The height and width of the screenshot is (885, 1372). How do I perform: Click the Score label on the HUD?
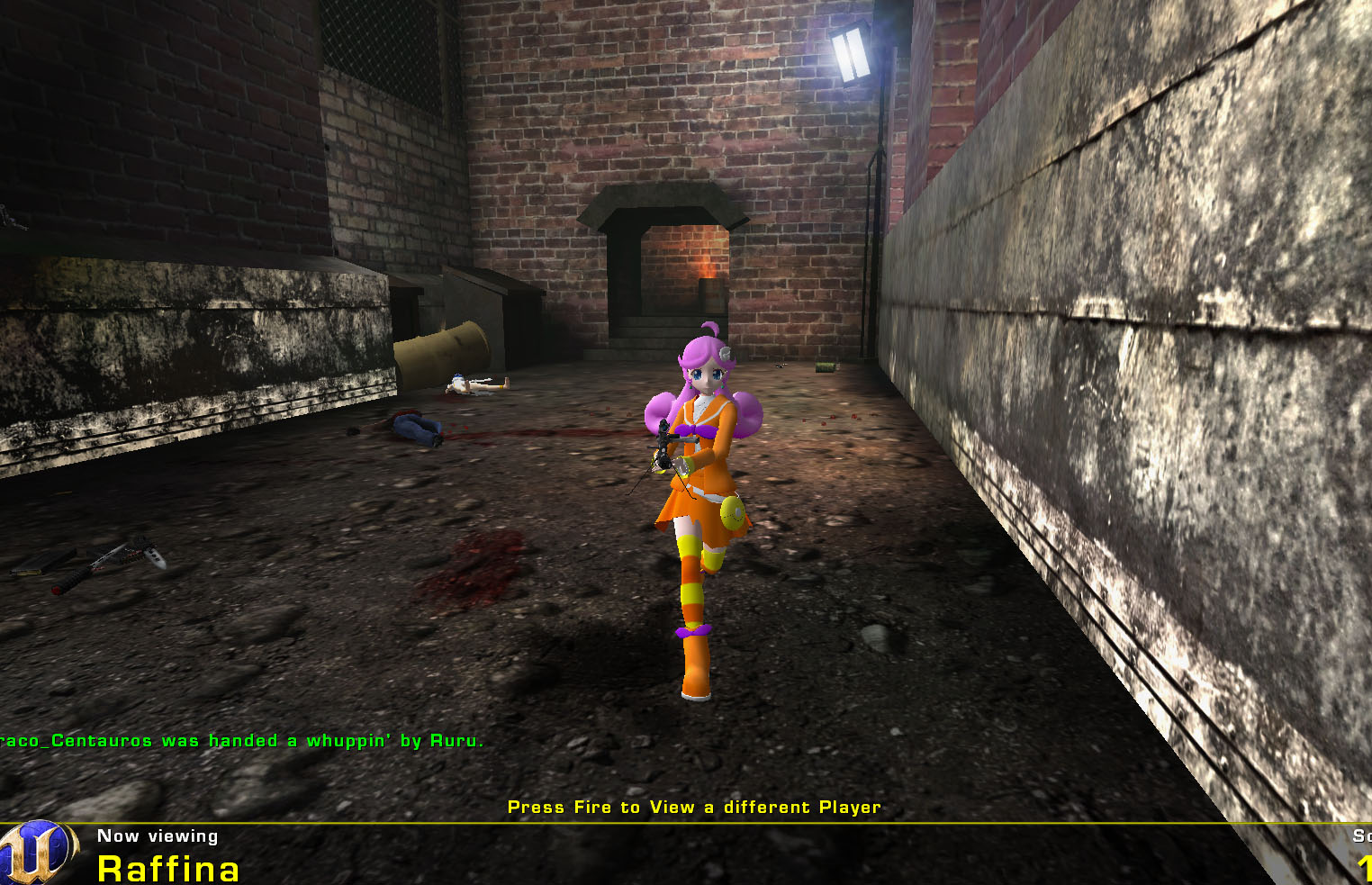tap(1362, 835)
